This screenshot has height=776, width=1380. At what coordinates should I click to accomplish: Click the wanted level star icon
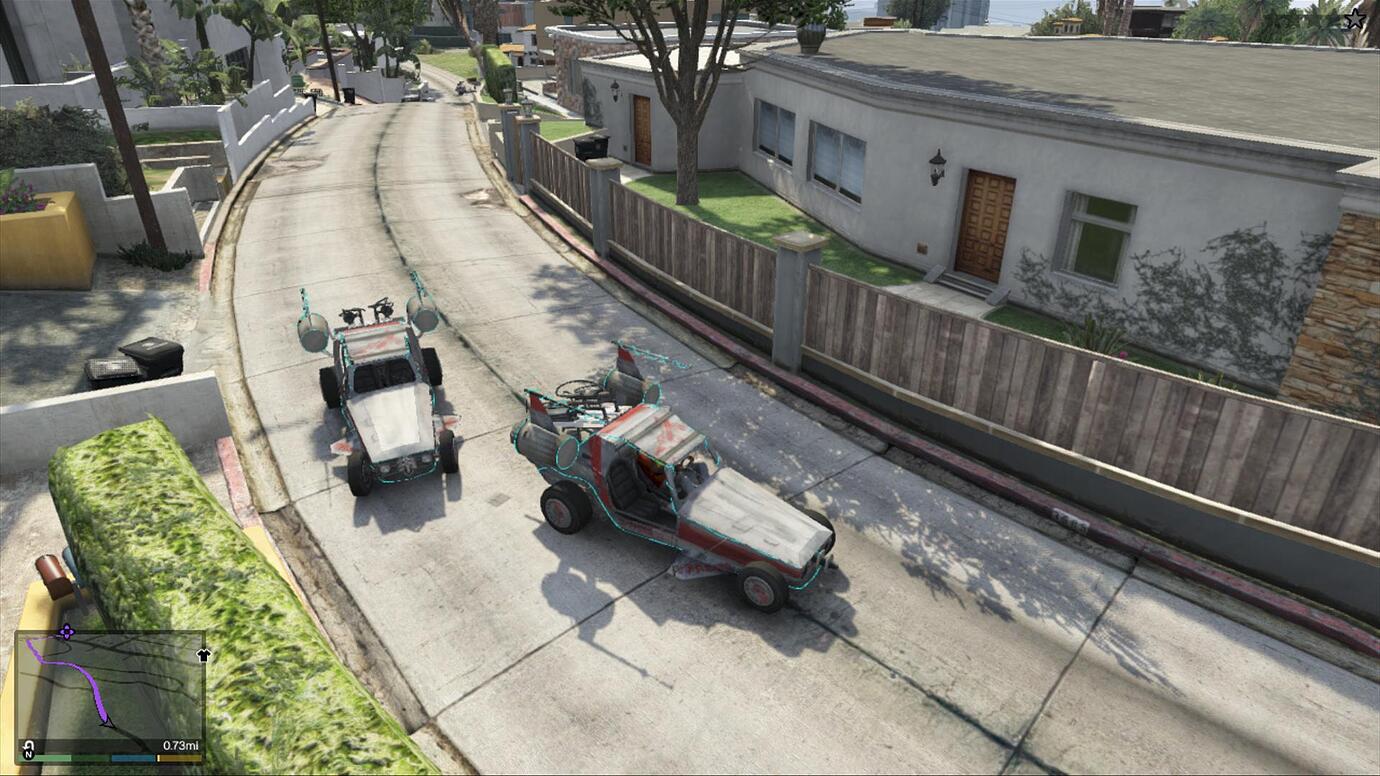[1356, 18]
